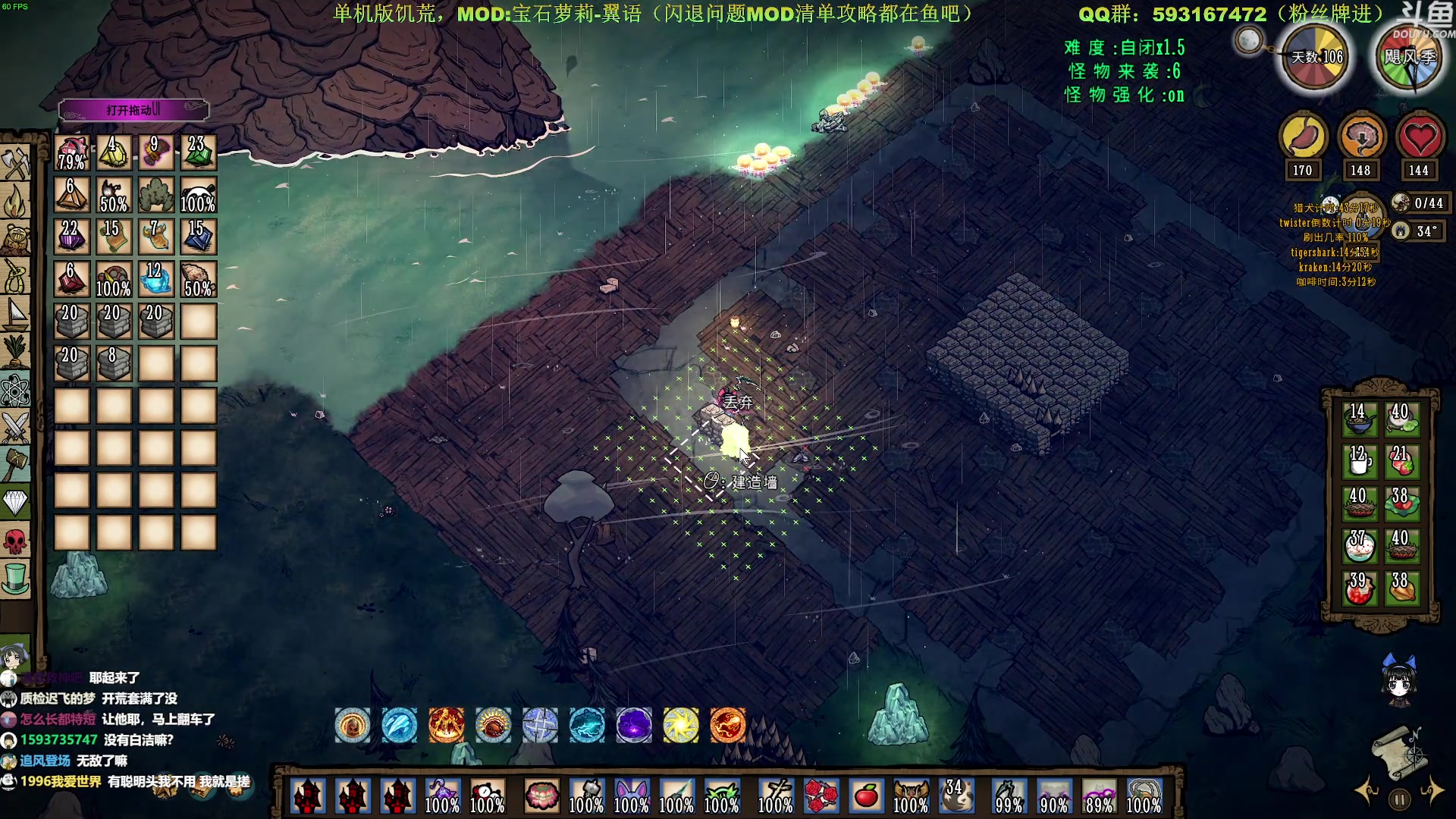Select the Nautical sailboat crafting tab

15,313
